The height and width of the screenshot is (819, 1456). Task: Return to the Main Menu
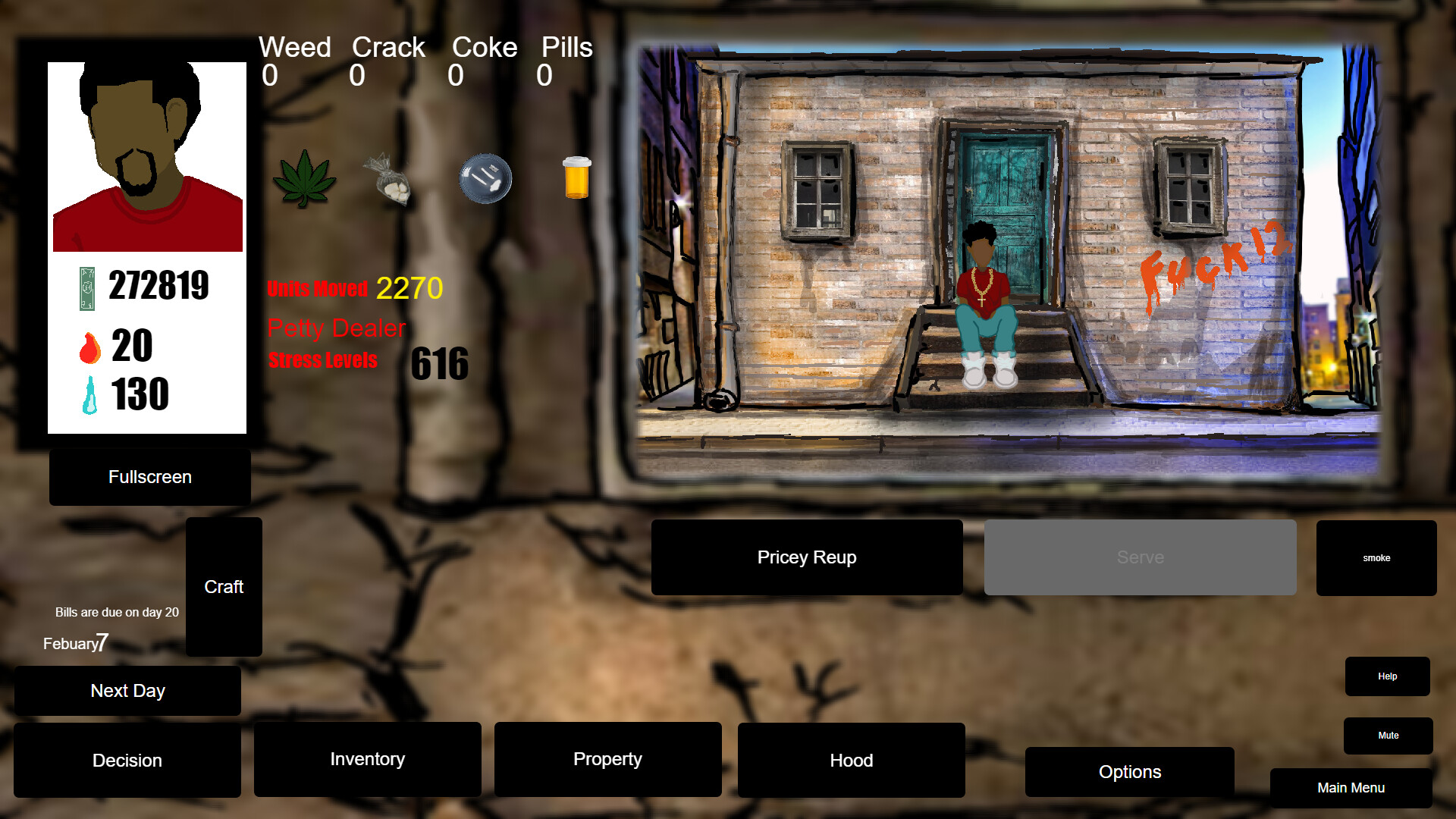click(1351, 788)
